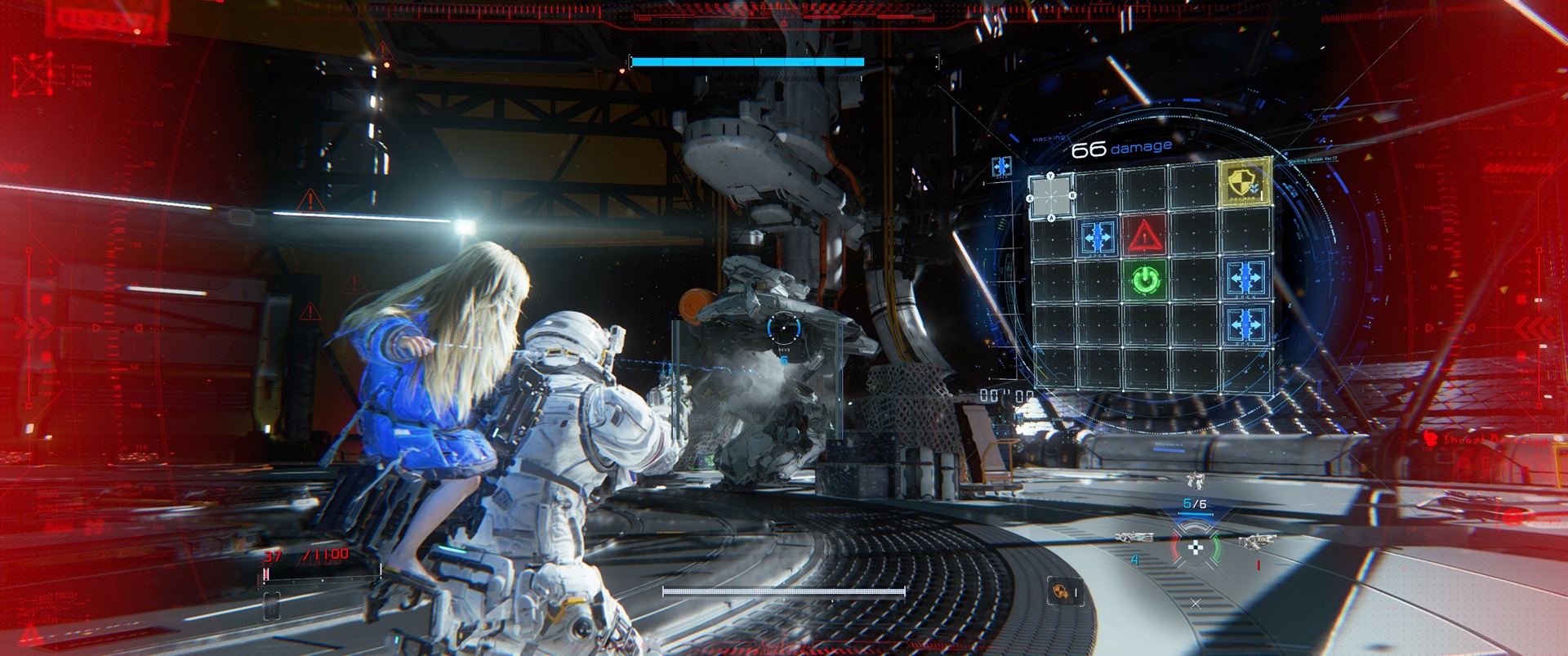
Task: Choose the red warning triangle tile
Action: [1145, 236]
